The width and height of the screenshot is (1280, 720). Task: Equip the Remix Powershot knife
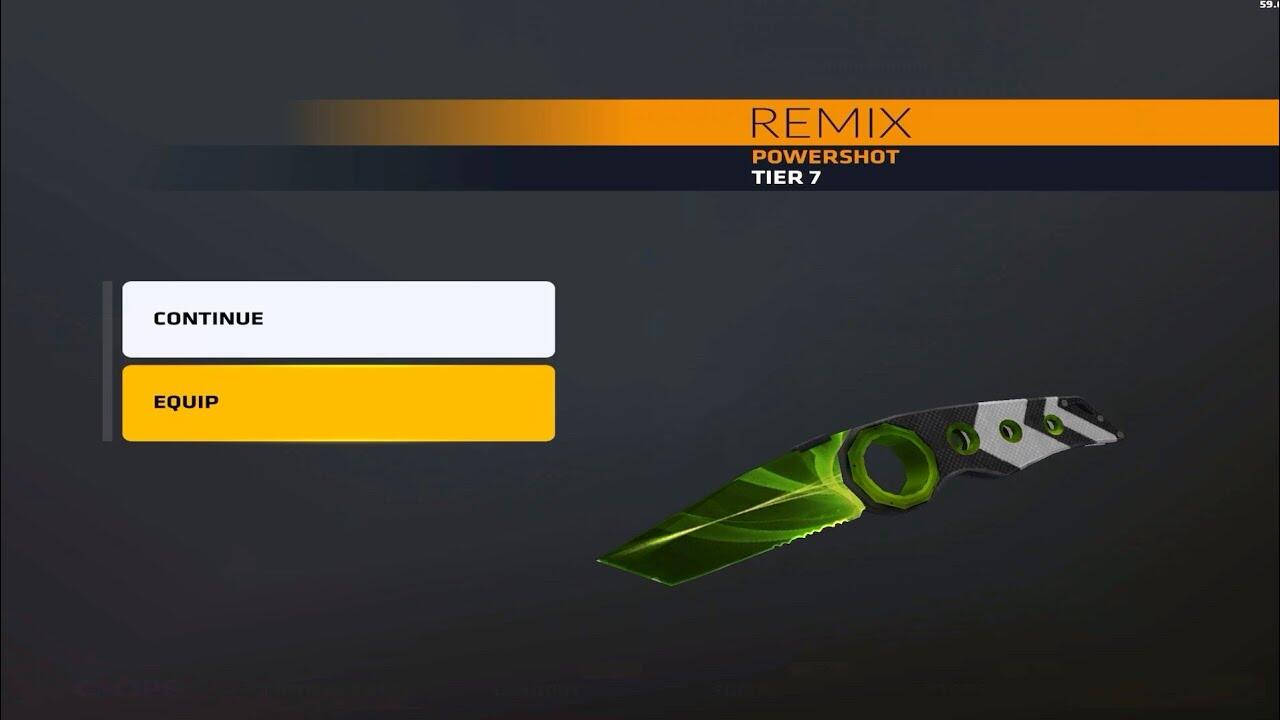338,403
